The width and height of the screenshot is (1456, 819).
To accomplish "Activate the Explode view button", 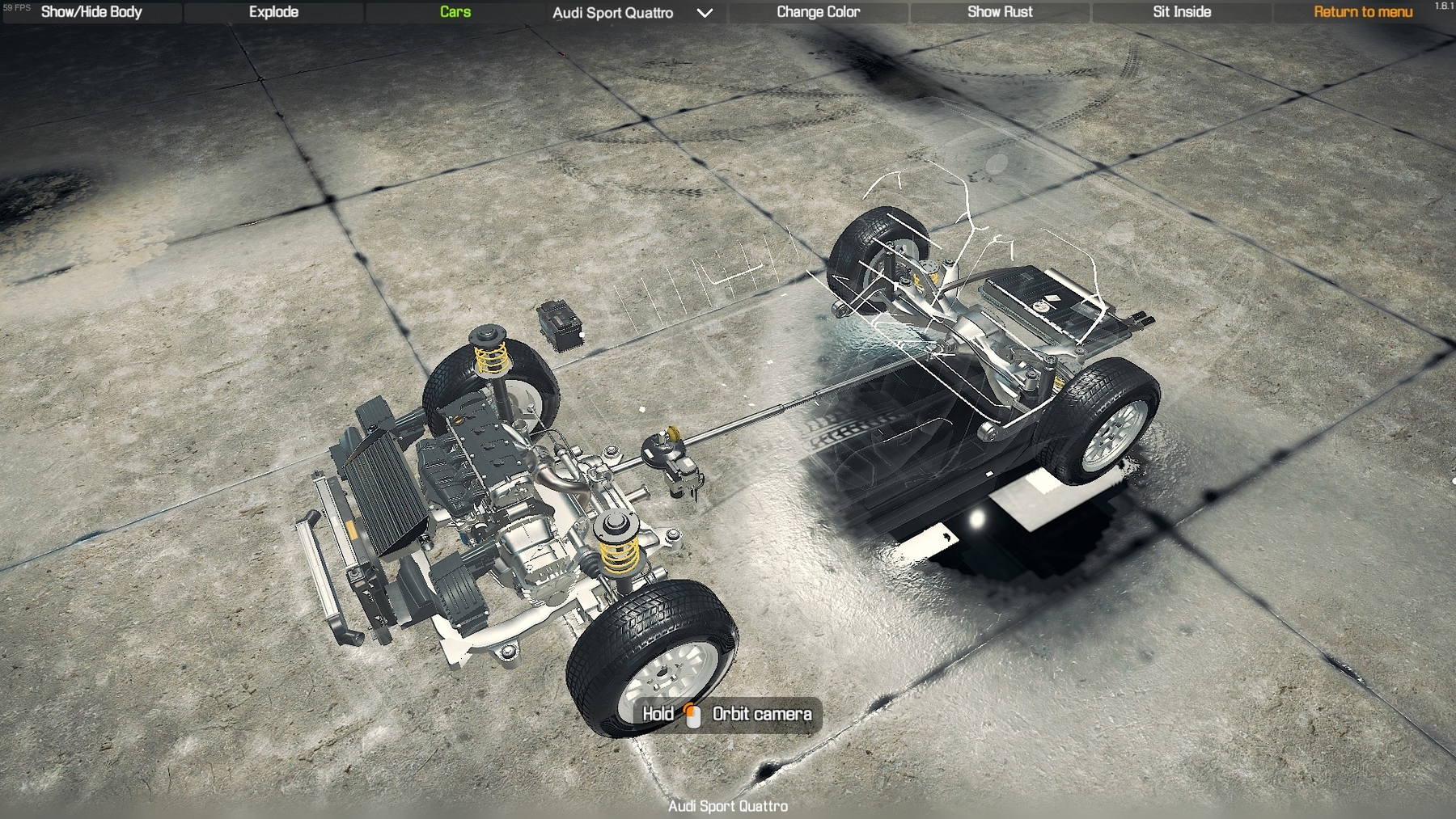I will tap(273, 12).
